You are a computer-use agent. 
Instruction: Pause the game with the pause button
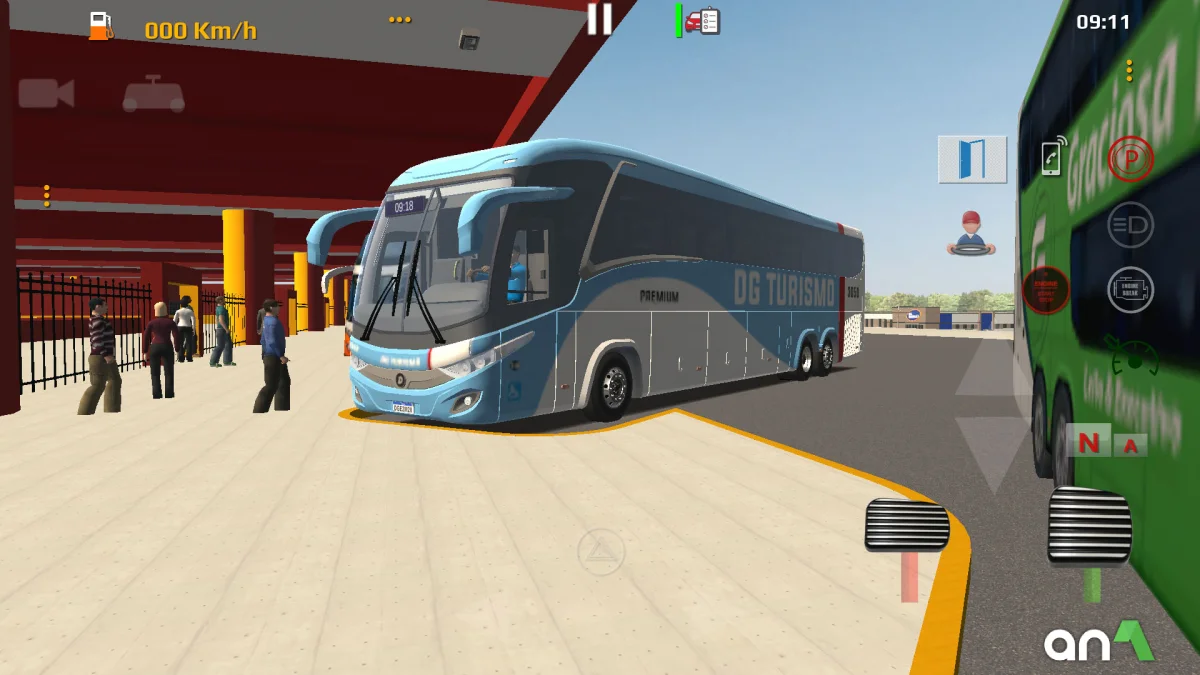point(599,19)
